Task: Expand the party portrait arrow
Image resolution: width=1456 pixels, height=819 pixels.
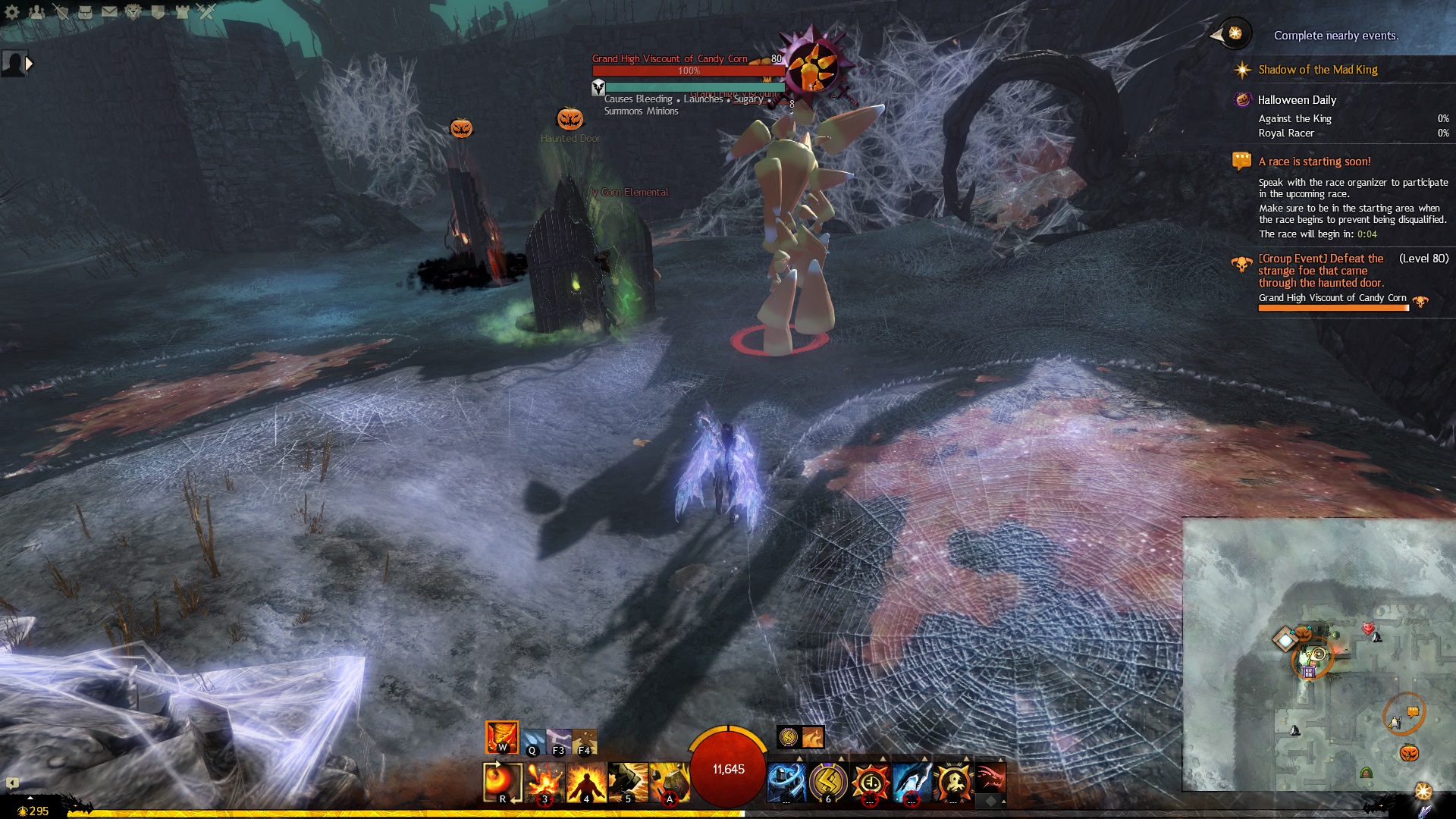Action: click(30, 64)
